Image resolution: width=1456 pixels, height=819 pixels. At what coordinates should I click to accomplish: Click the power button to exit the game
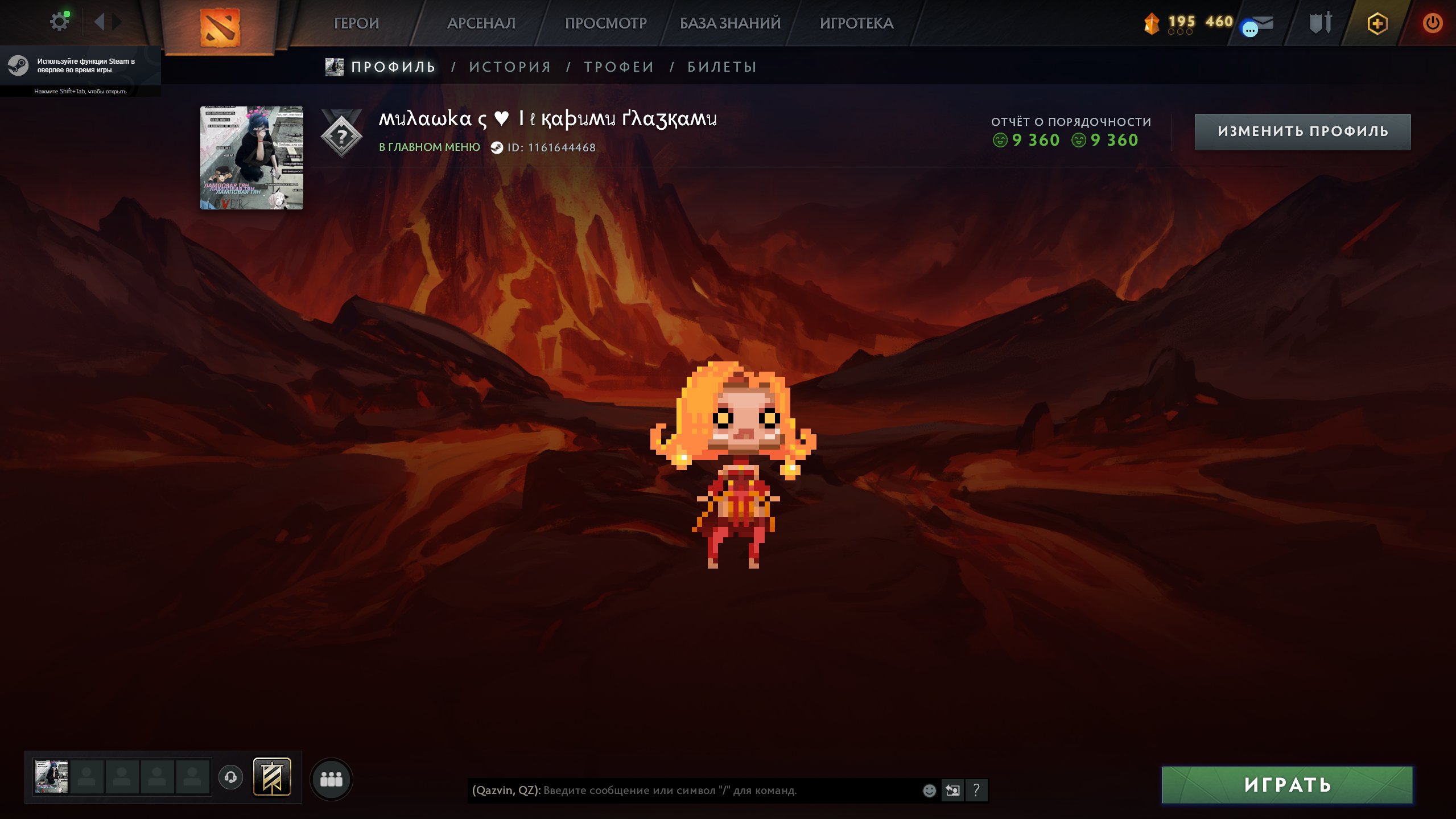(x=1432, y=23)
